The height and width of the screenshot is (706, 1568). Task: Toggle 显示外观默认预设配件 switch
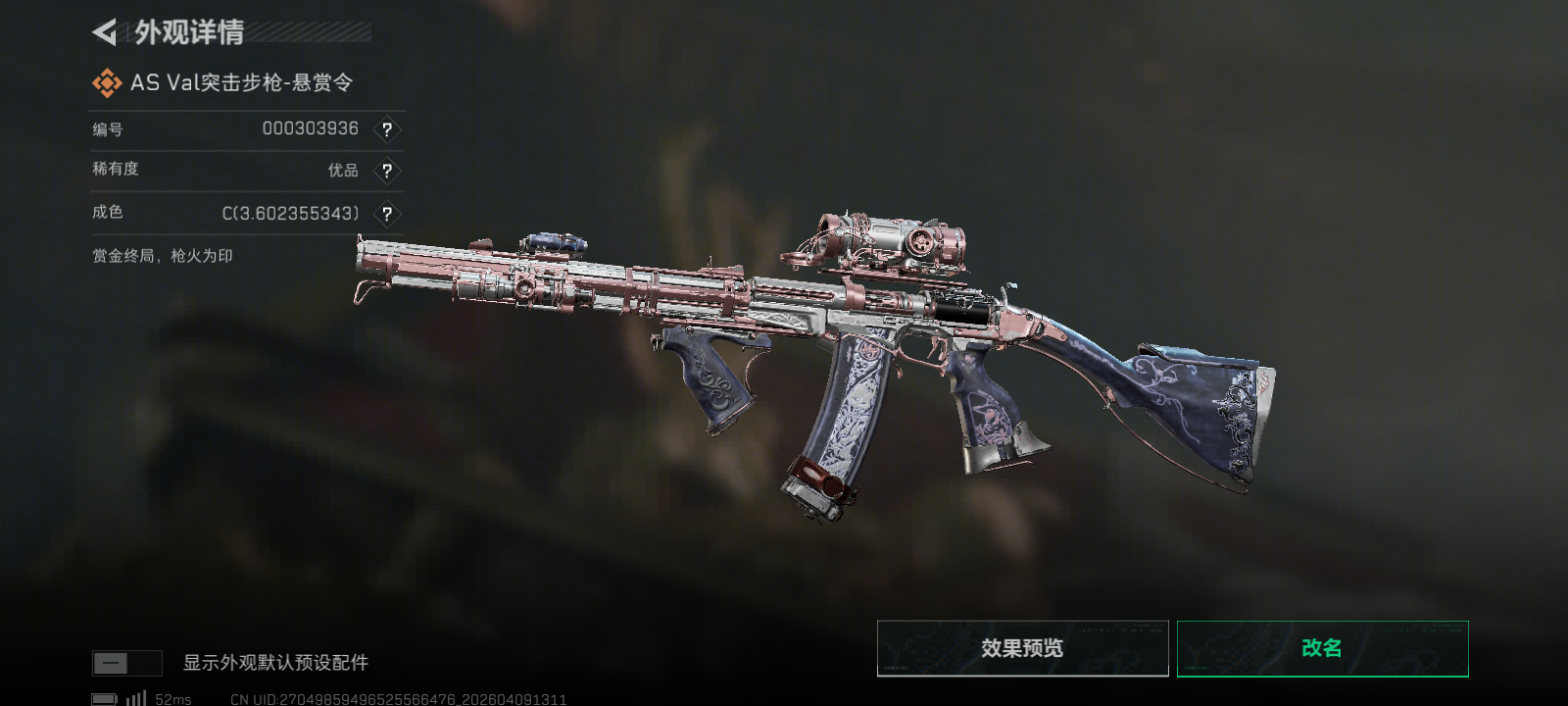tap(126, 663)
